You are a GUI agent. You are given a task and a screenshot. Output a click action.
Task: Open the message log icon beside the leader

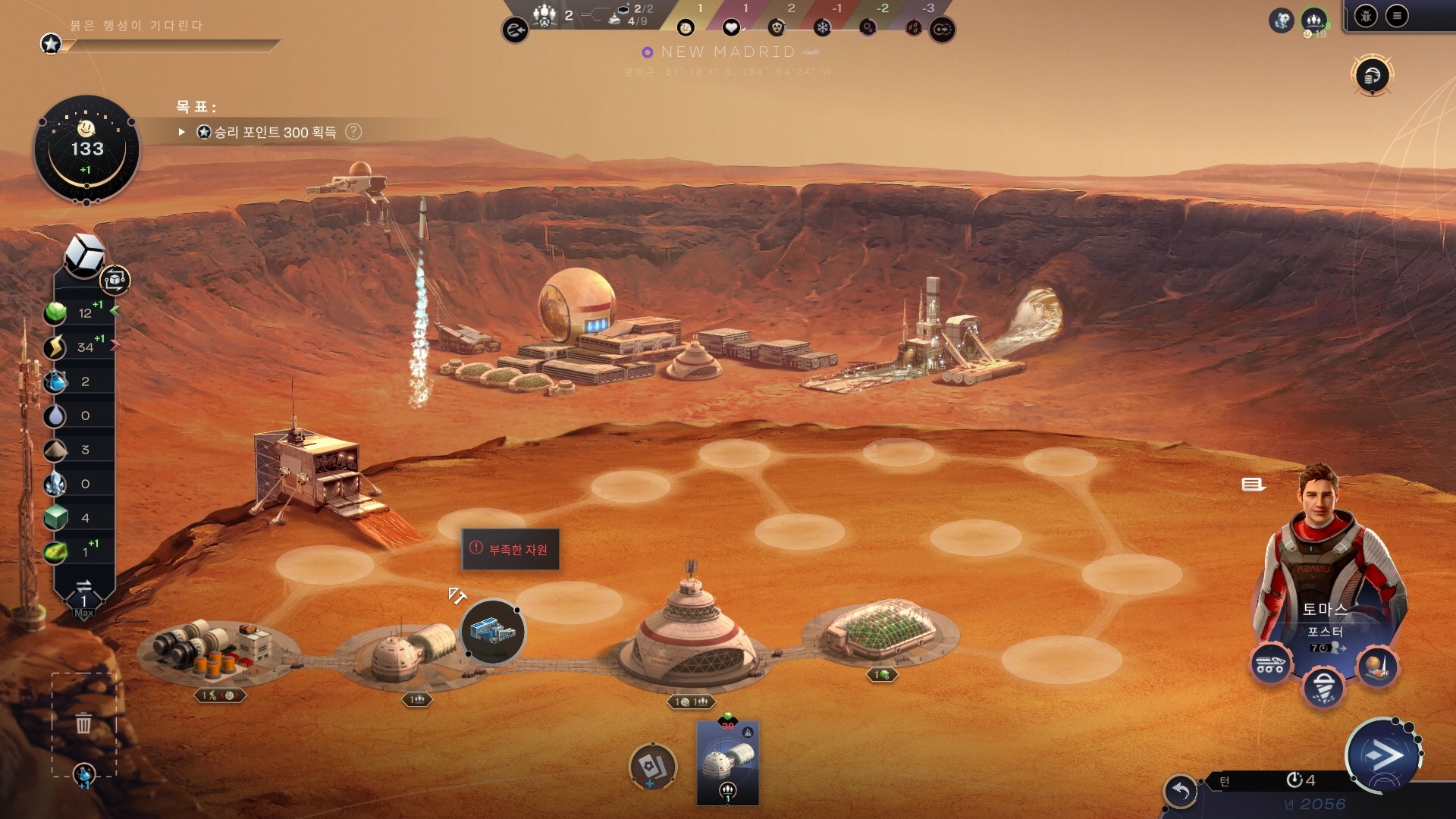click(x=1252, y=485)
